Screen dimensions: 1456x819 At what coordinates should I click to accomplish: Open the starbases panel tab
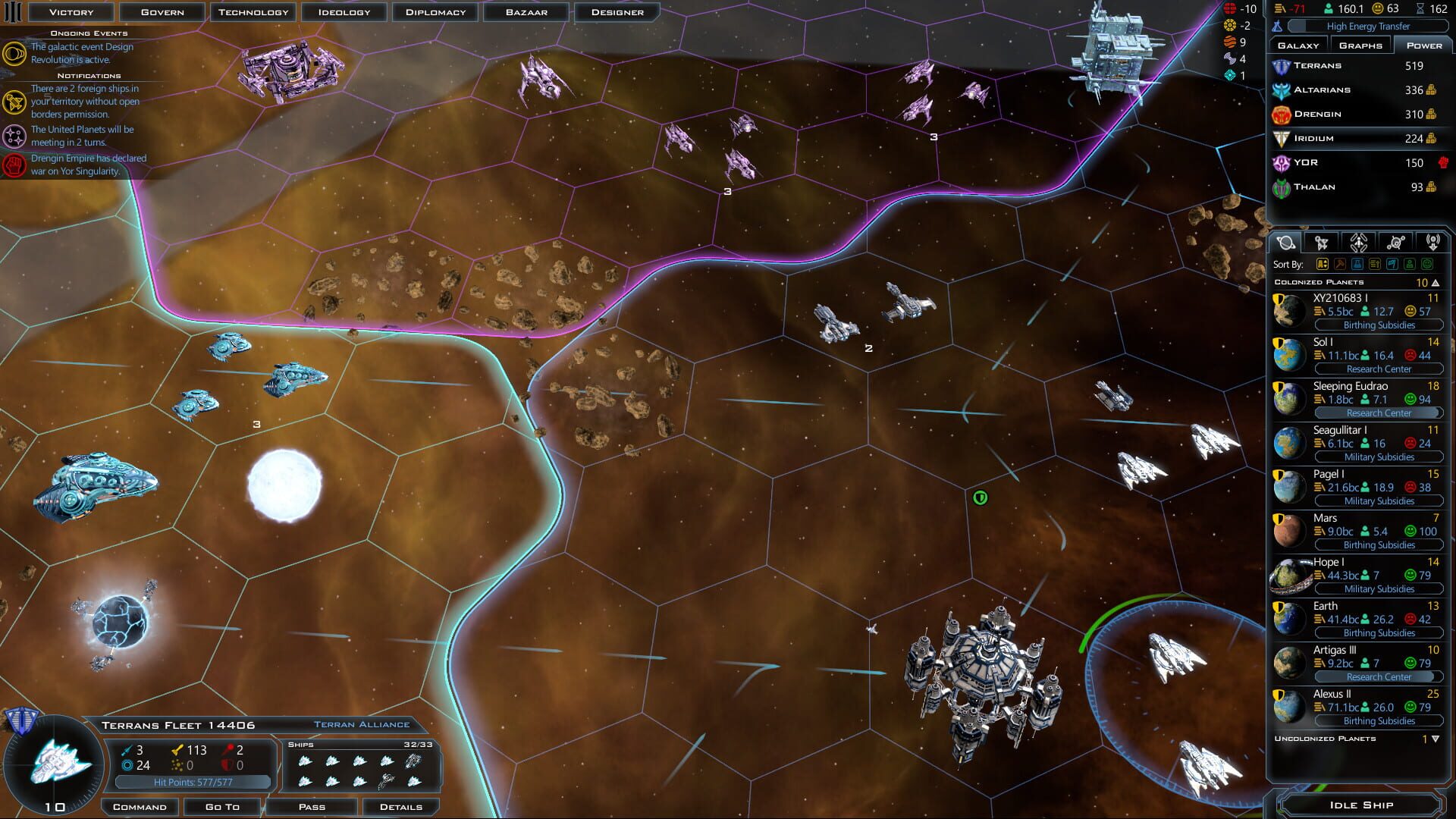pyautogui.click(x=1396, y=242)
